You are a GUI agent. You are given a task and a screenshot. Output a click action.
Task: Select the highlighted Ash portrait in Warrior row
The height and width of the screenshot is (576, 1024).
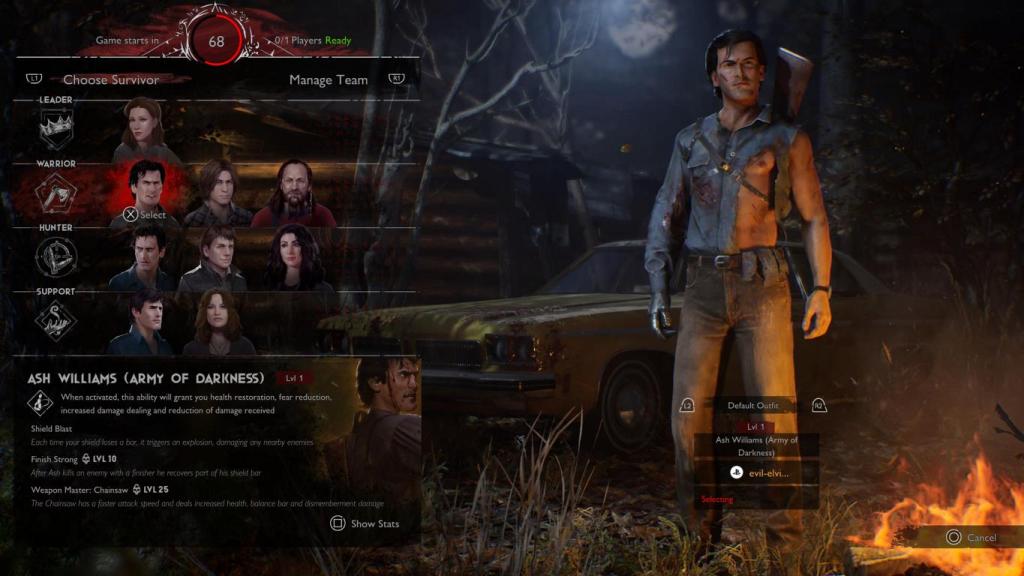tap(146, 192)
